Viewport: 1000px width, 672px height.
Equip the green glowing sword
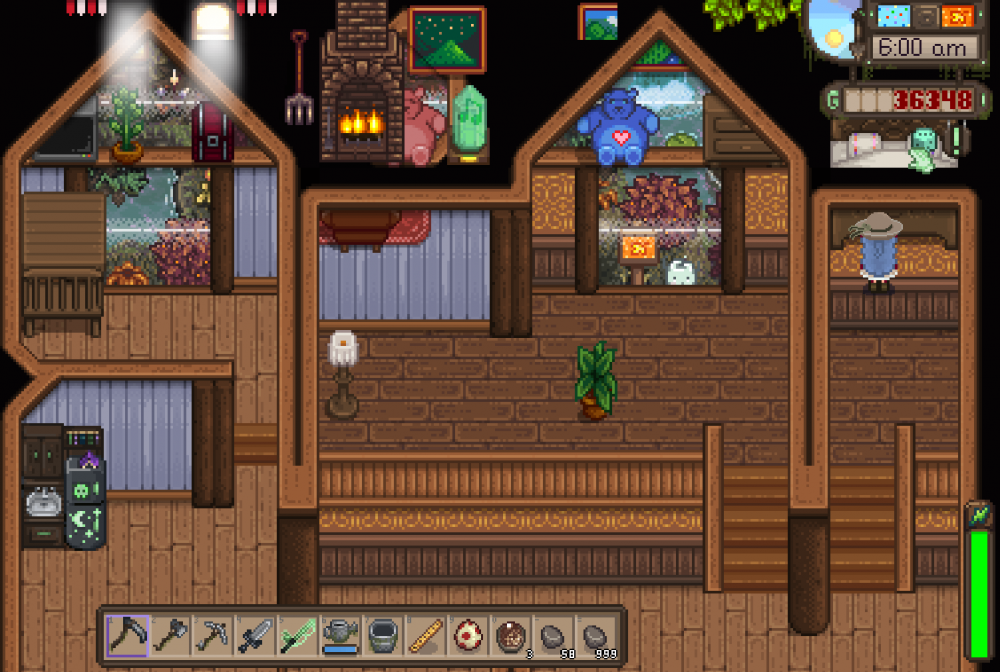[299, 635]
